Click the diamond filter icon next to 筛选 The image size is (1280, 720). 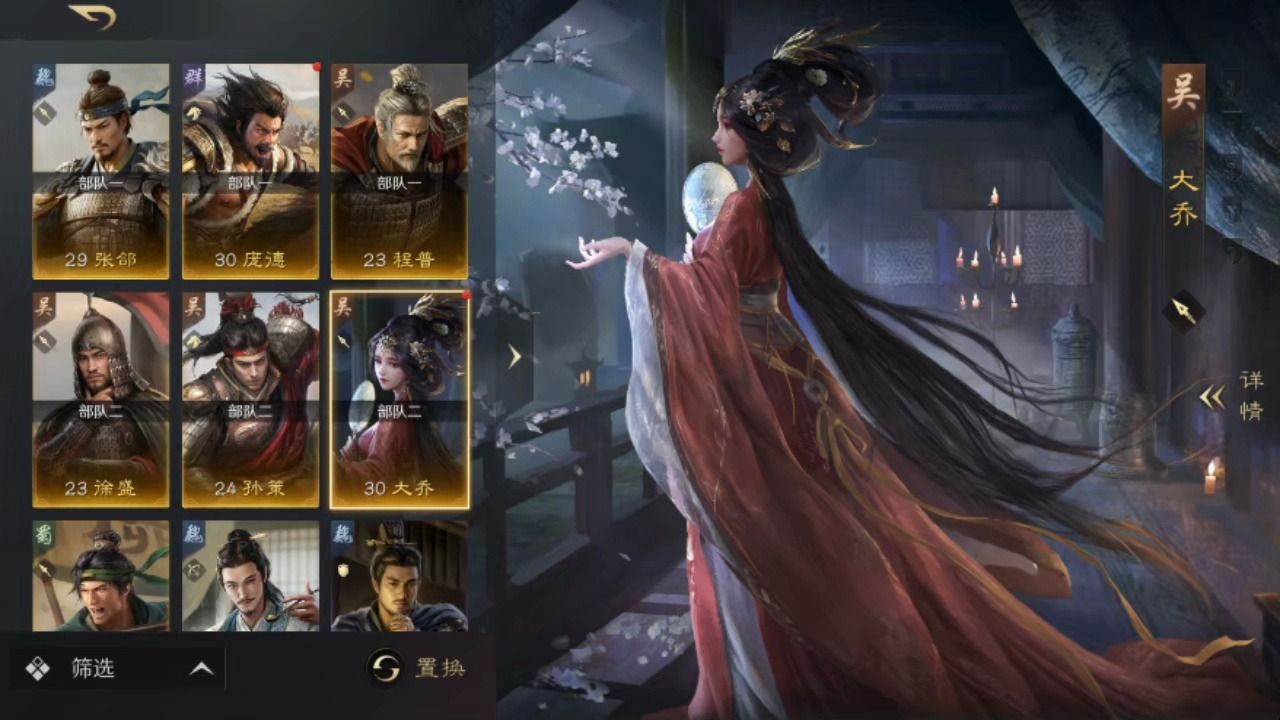35,670
